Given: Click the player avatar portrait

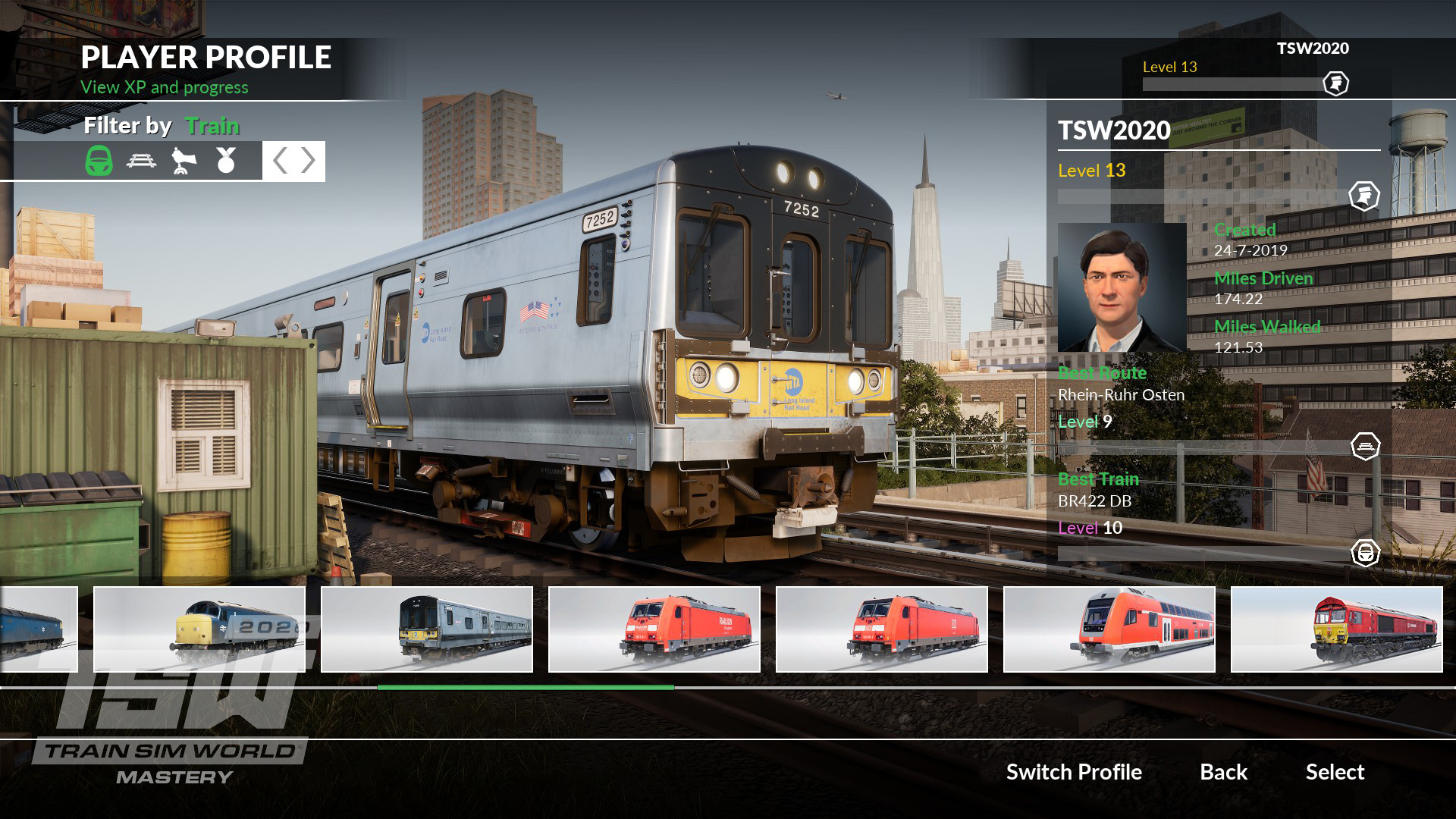Looking at the screenshot, I should pyautogui.click(x=1122, y=287).
